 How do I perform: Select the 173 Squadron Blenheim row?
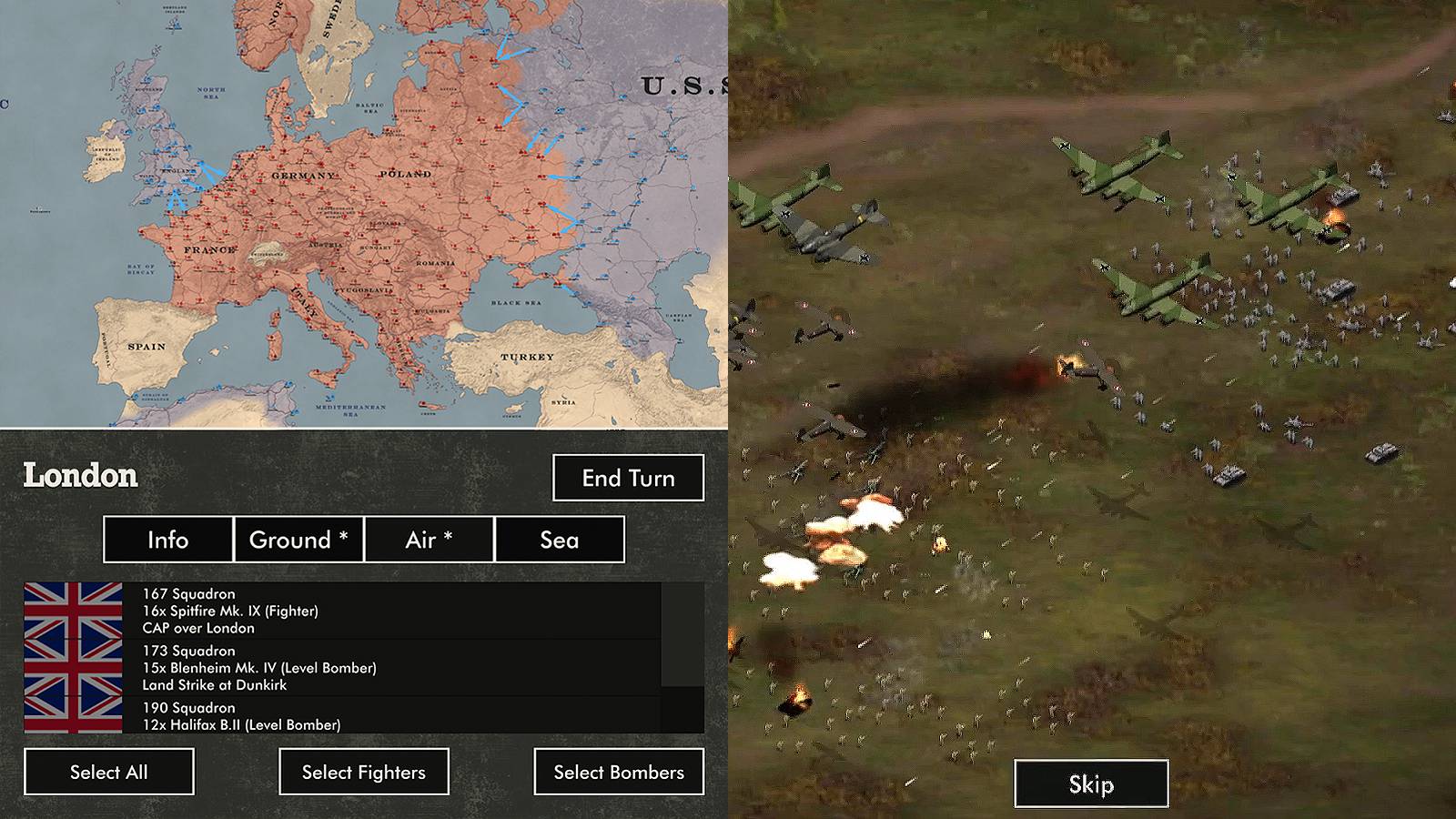coord(364,668)
